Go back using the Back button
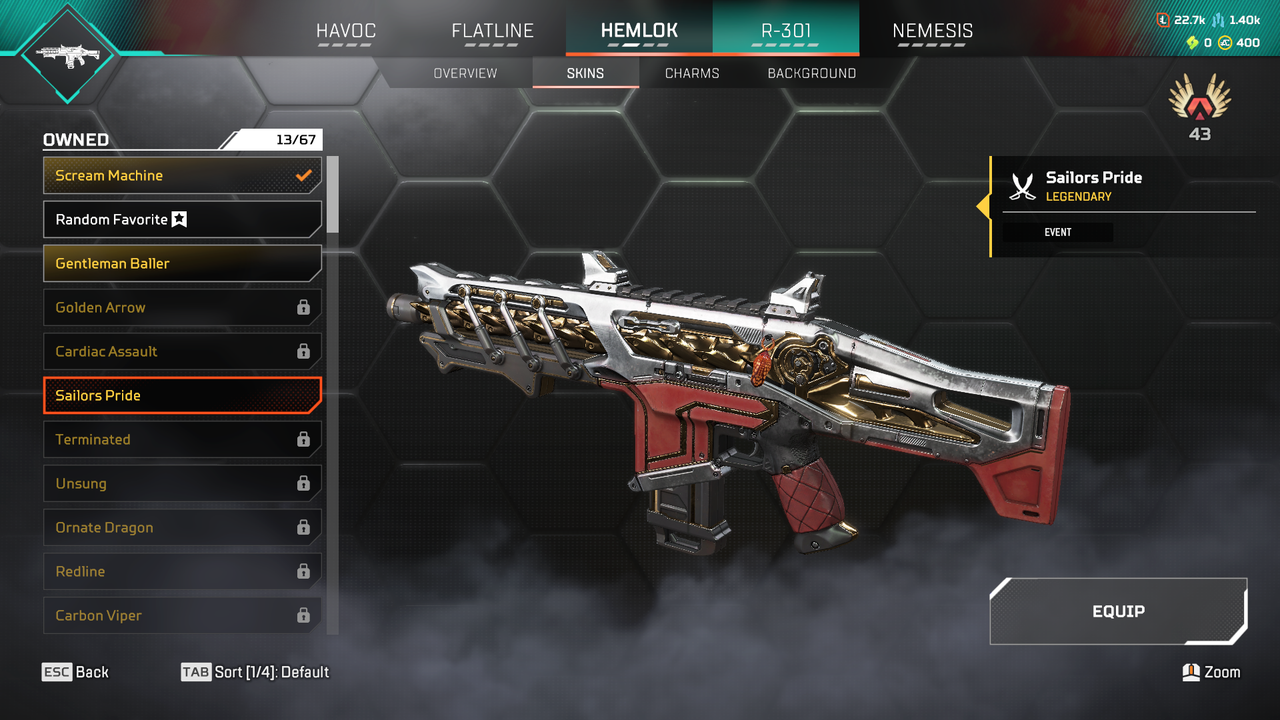1280x720 pixels. (76, 672)
